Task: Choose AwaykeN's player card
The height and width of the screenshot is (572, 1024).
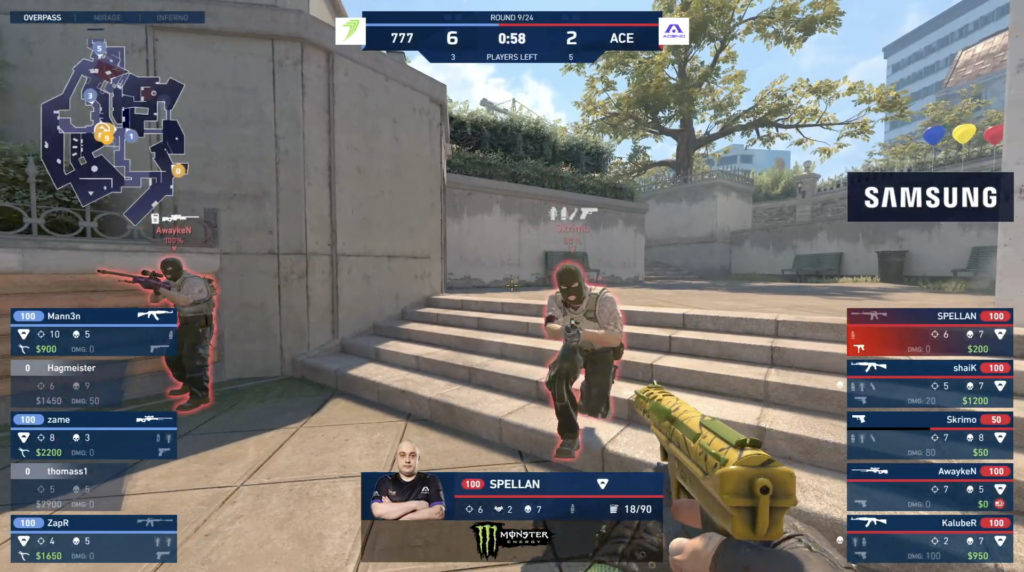Action: [929, 487]
